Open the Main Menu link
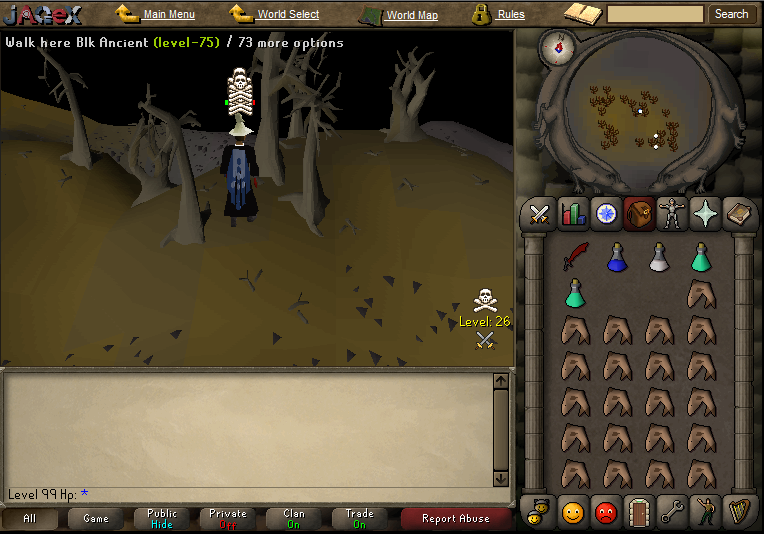This screenshot has height=534, width=764. click(x=168, y=15)
